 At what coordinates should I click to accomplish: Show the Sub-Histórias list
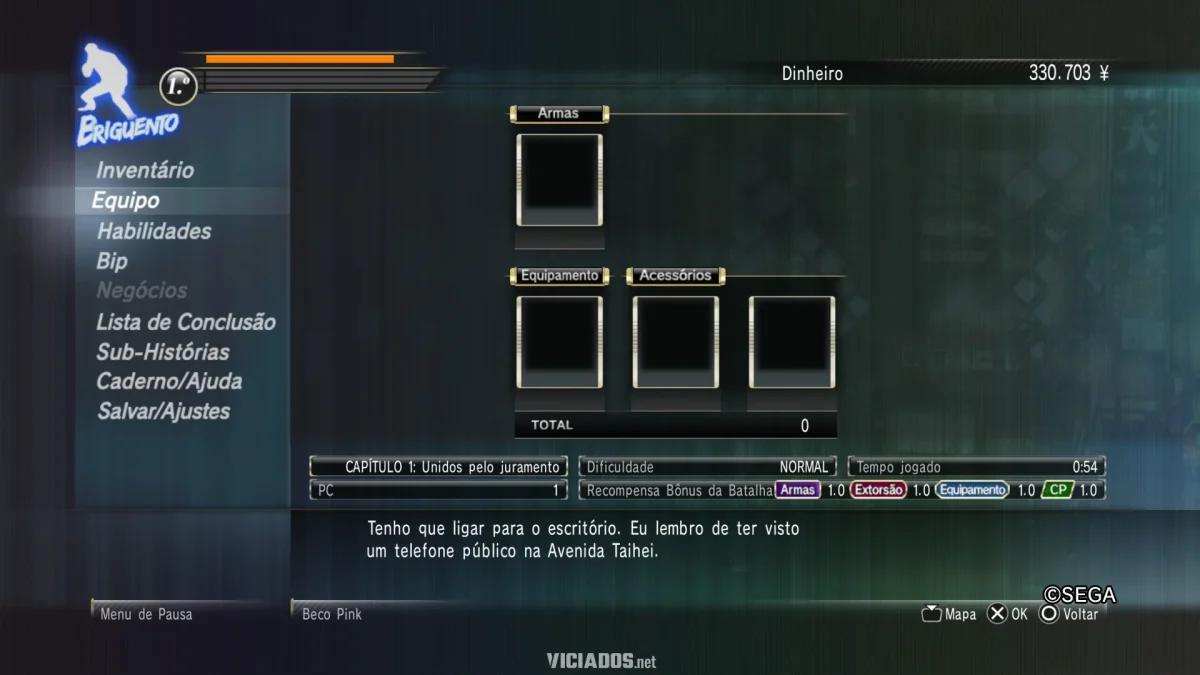tap(163, 352)
